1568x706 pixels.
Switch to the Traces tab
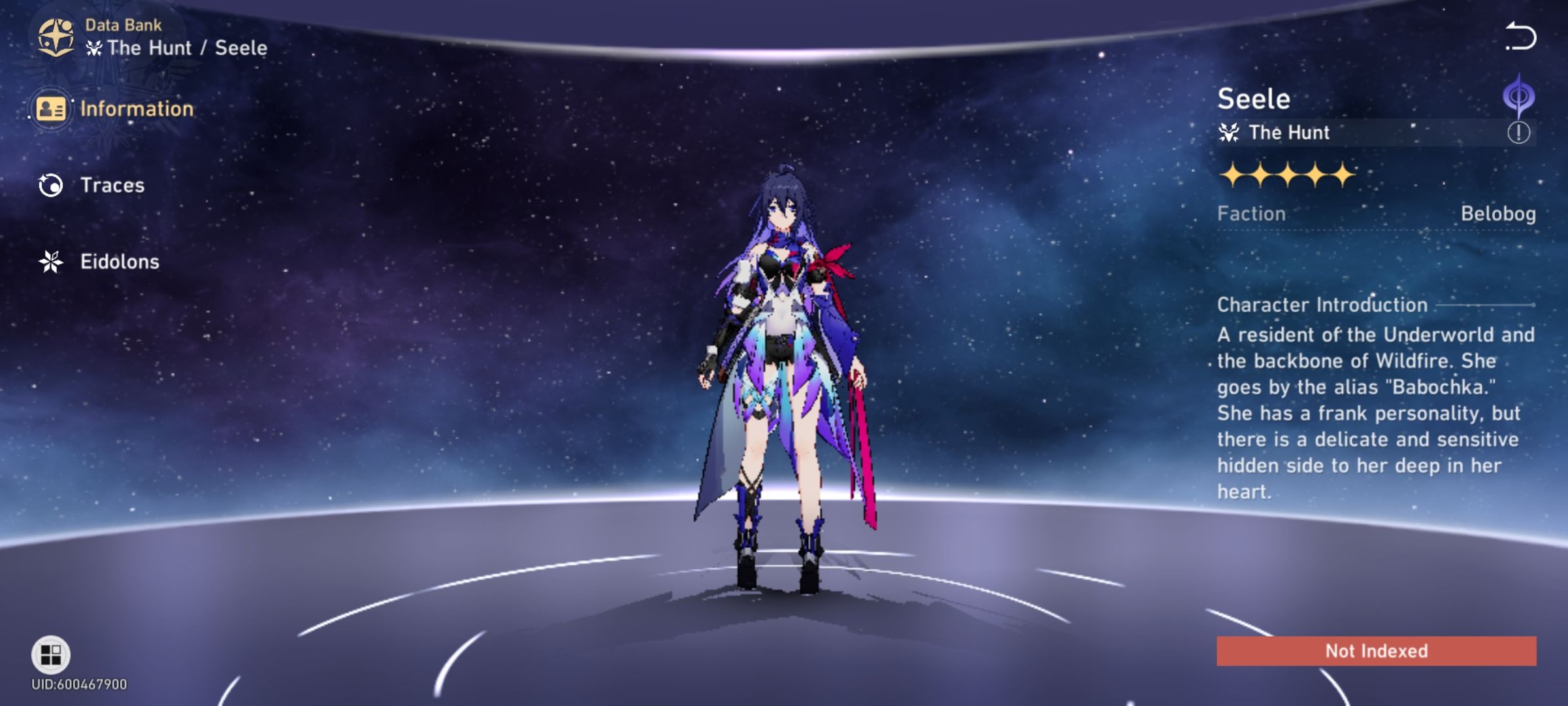pyautogui.click(x=112, y=185)
